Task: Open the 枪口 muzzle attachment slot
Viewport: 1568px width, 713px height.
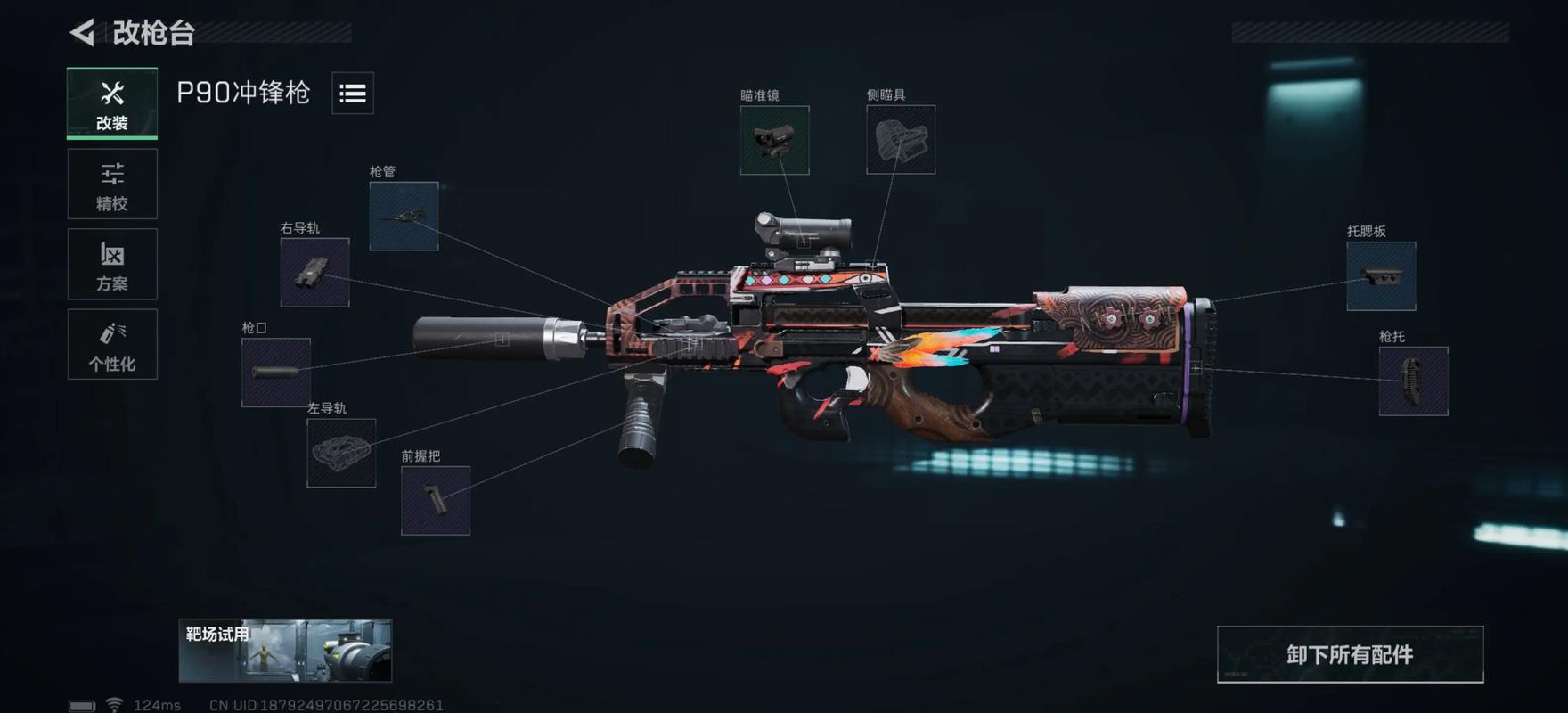Action: pyautogui.click(x=276, y=373)
